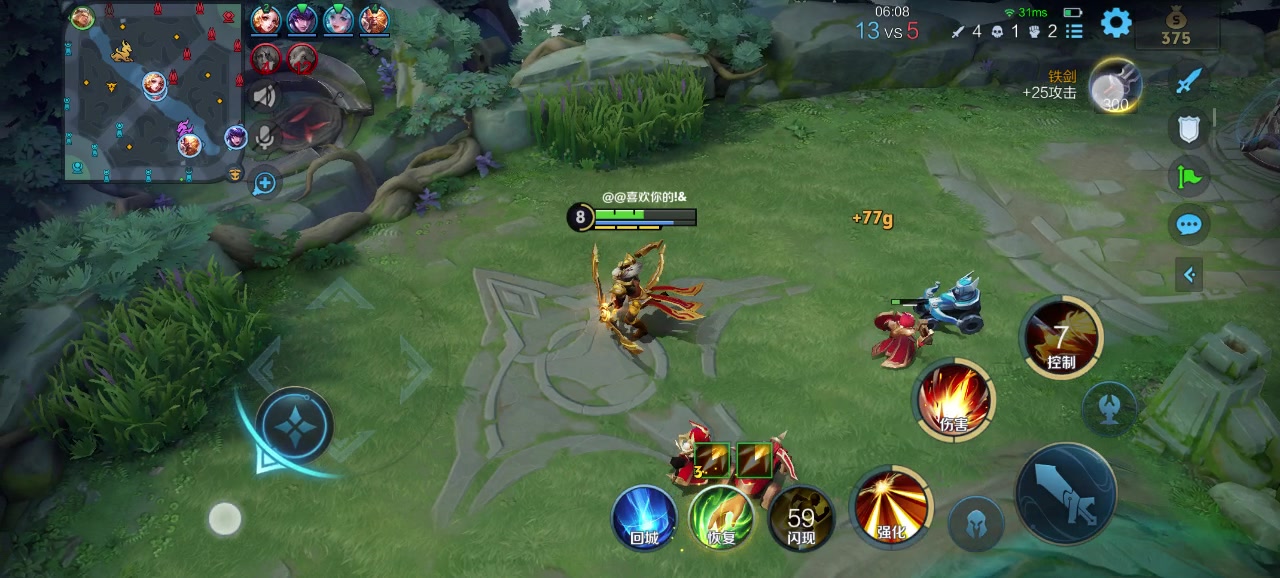Activate the 控制 skill
Screen dimensions: 1280x578
[1061, 338]
